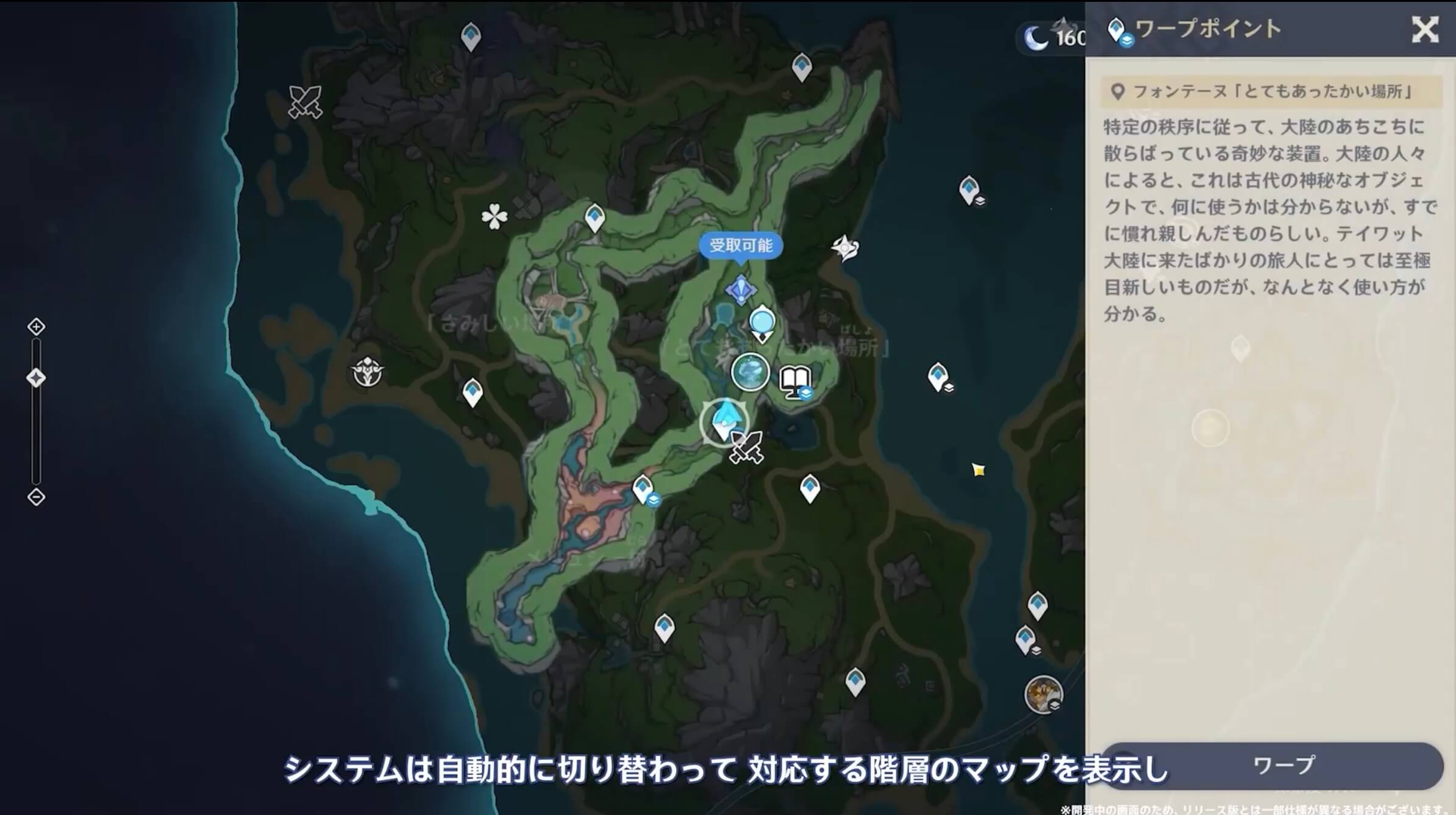The width and height of the screenshot is (1456, 815).
Task: Select the crossed swords boss marker below the waypoint
Action: [x=746, y=447]
